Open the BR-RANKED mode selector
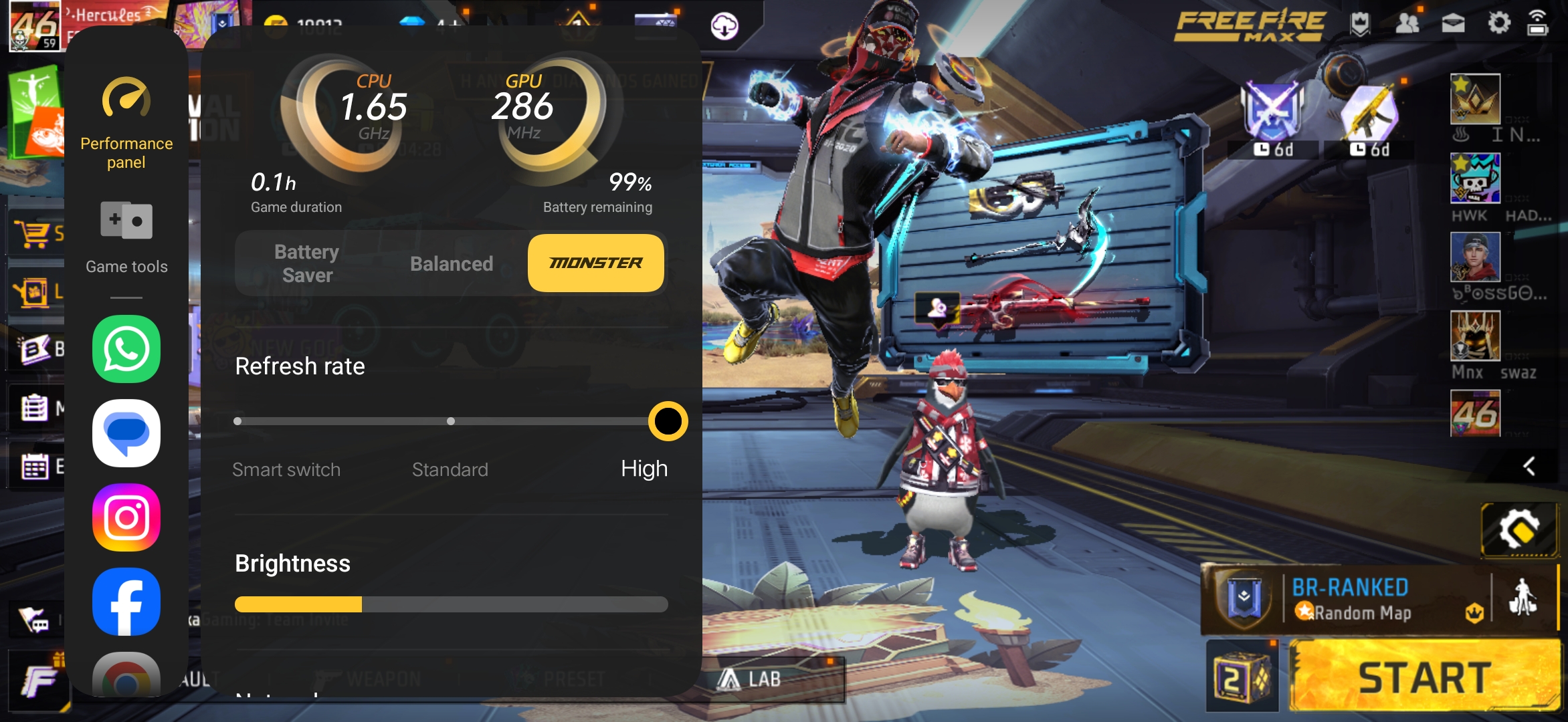 coord(1351,599)
